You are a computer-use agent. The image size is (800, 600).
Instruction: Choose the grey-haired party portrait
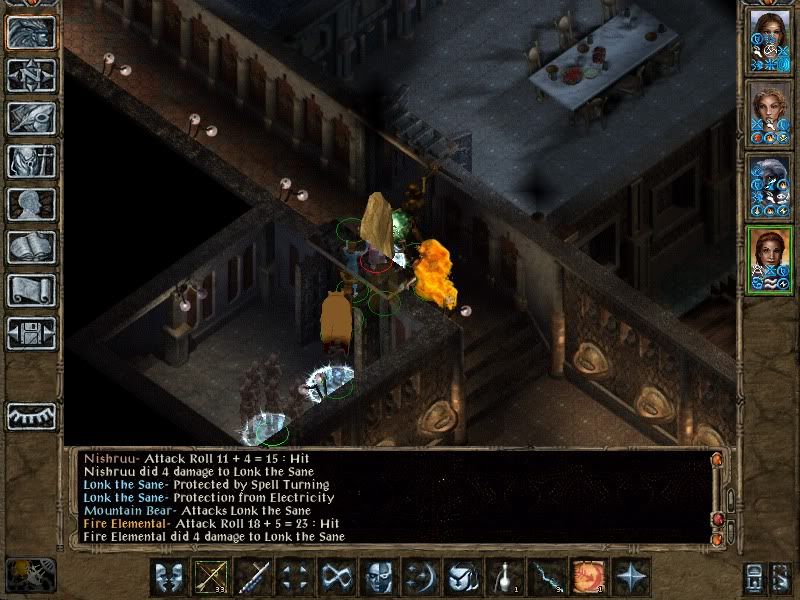point(770,186)
